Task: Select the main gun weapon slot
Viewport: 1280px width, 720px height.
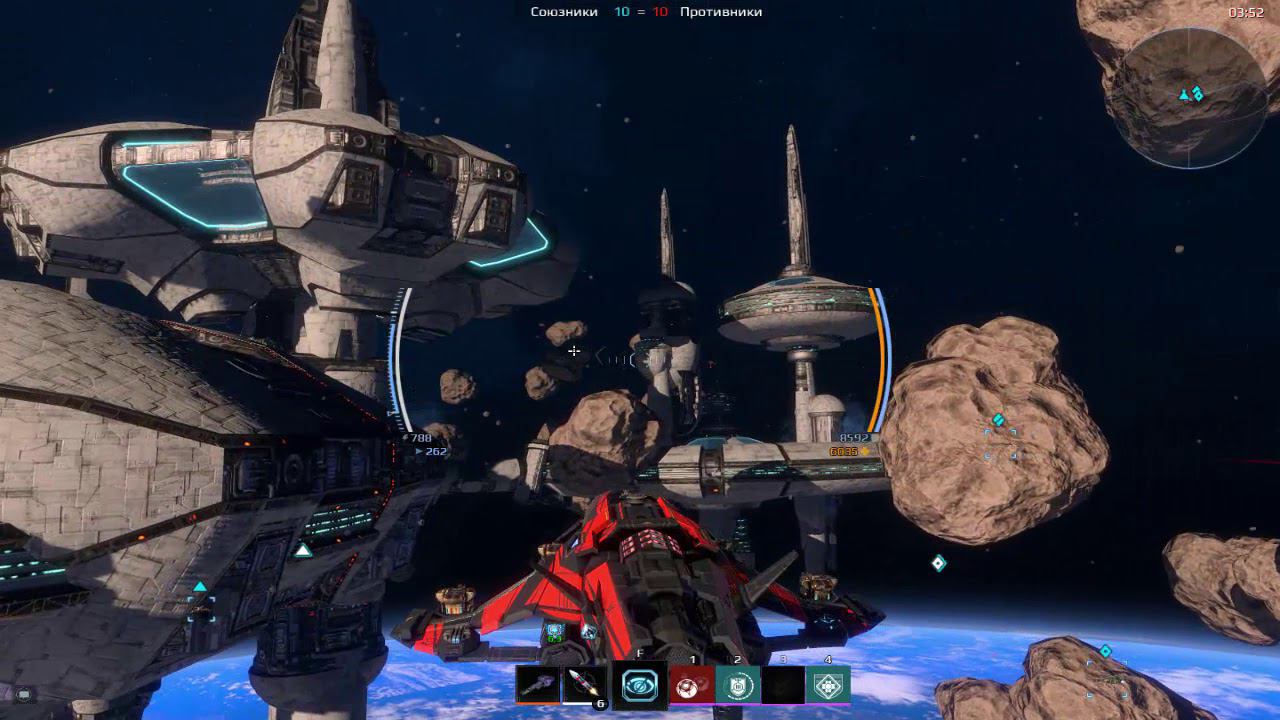Action: (x=537, y=684)
